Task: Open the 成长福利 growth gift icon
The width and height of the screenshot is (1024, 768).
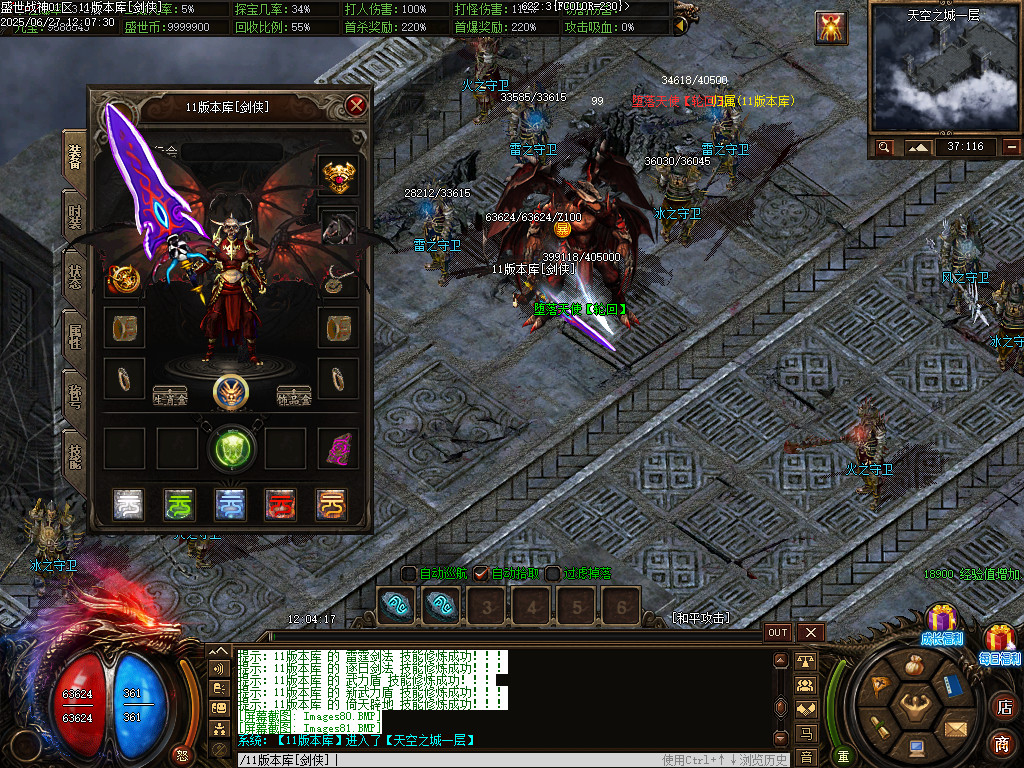Action: tap(941, 621)
